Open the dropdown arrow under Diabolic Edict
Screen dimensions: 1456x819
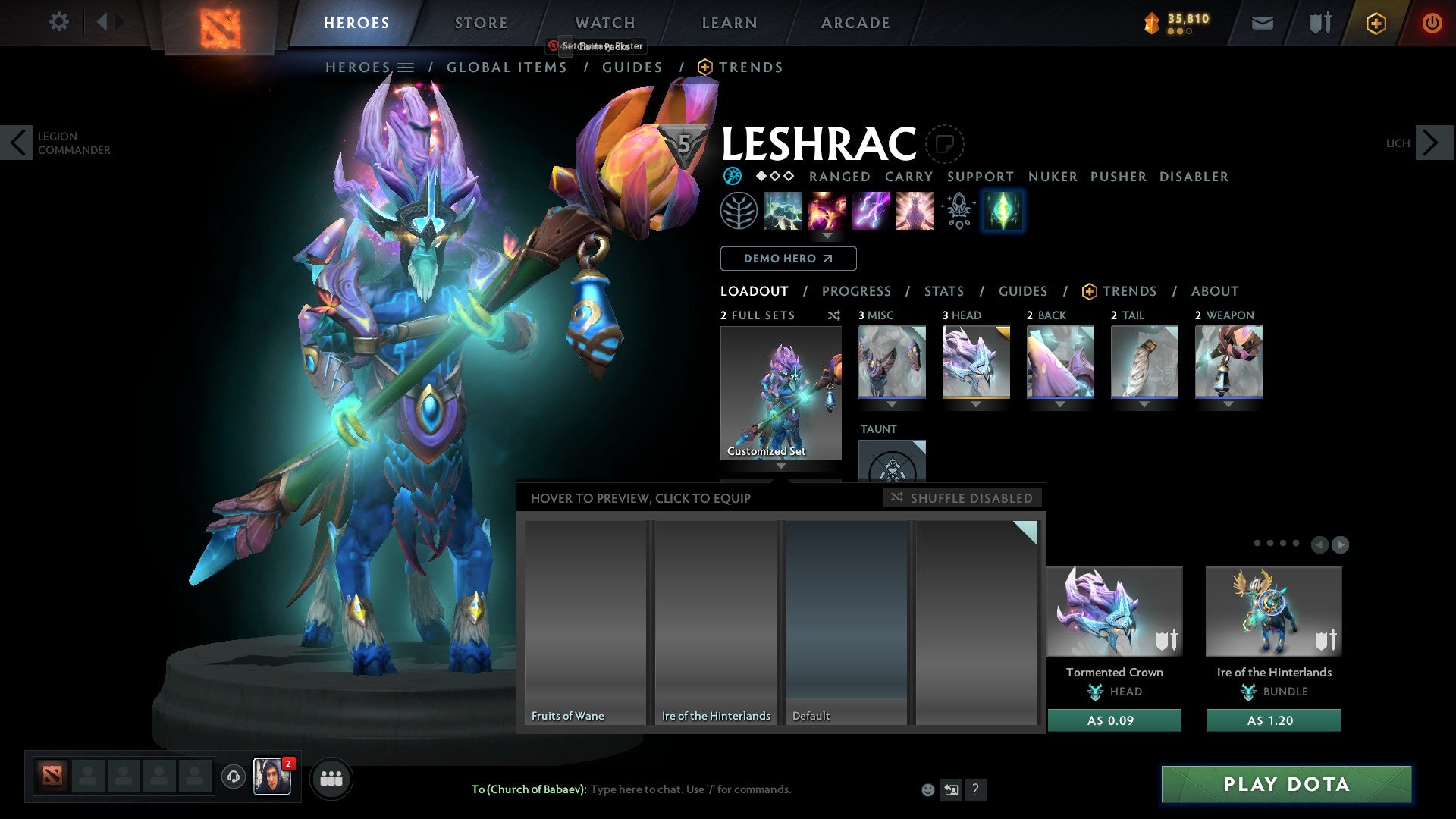pos(827,235)
